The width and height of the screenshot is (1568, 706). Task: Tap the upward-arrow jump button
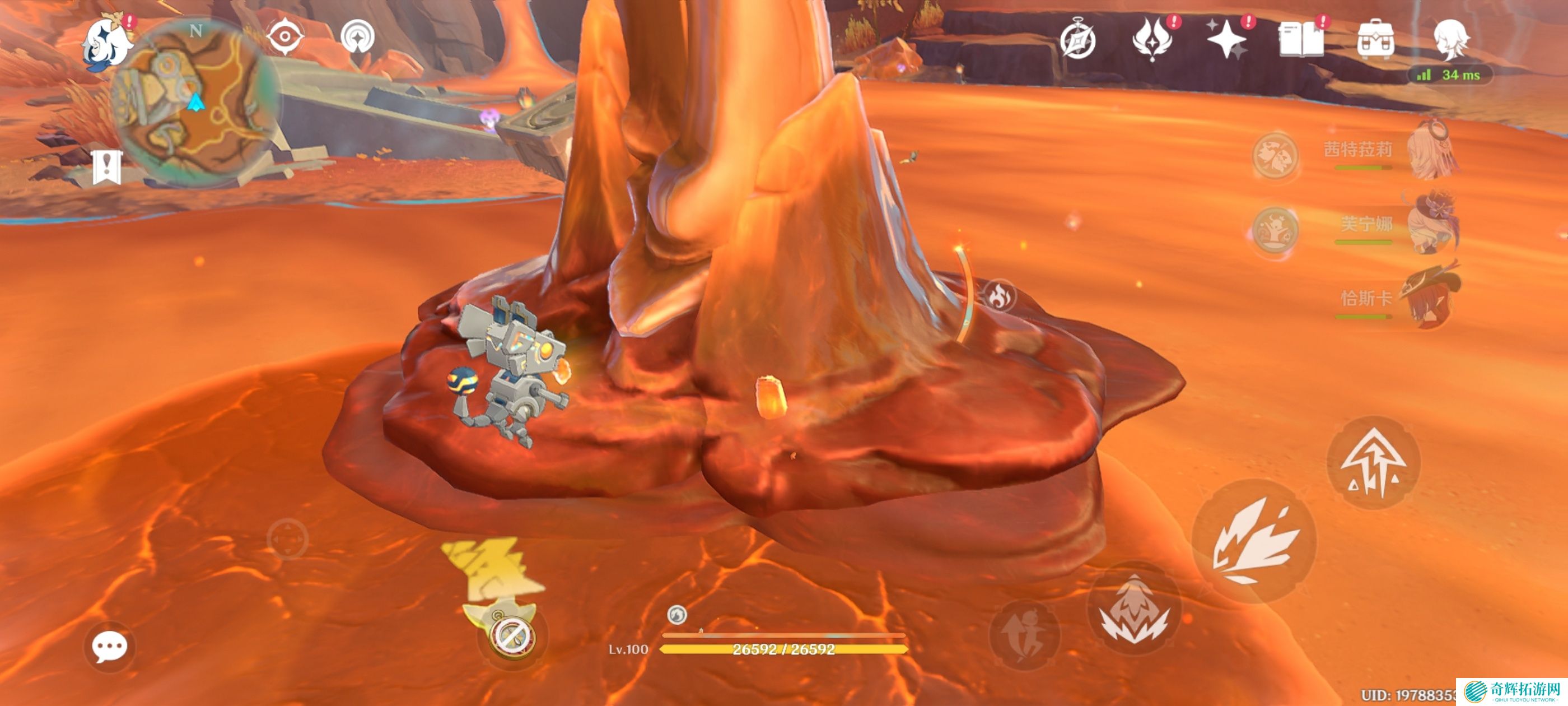point(1373,463)
